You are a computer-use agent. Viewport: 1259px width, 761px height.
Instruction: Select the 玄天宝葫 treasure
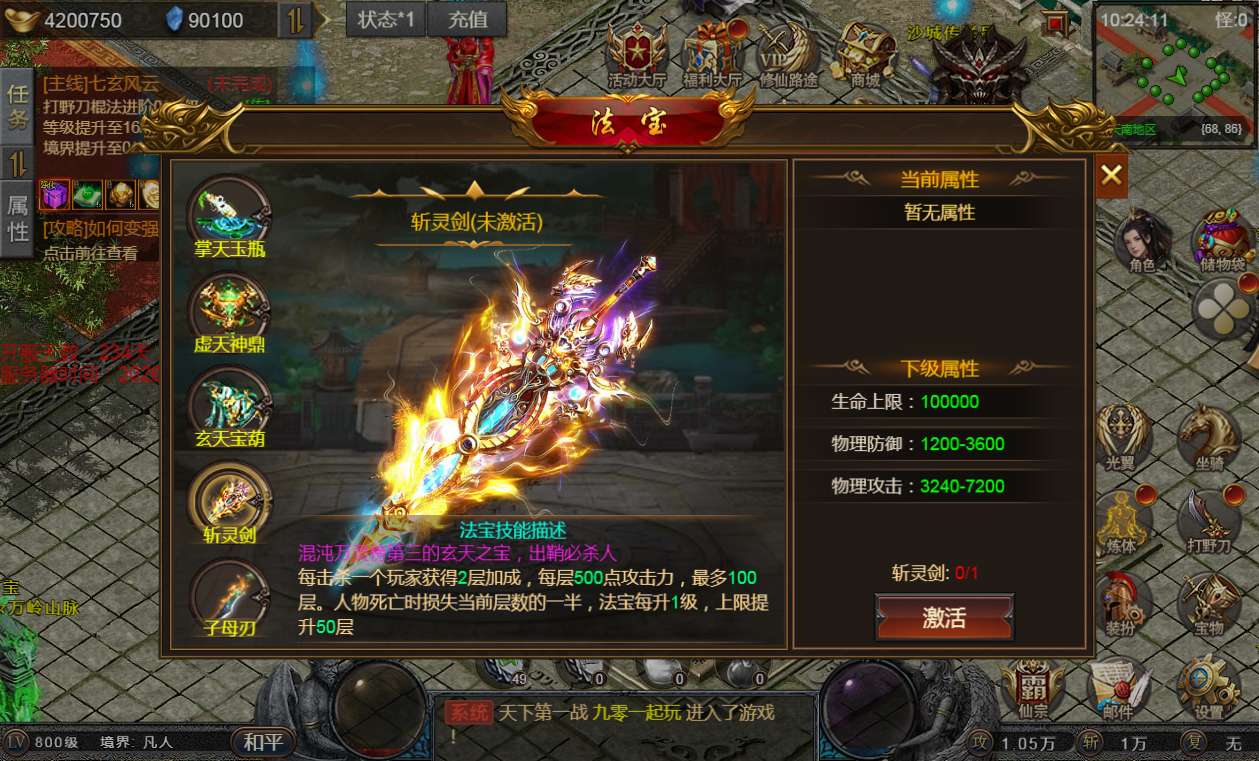[229, 405]
